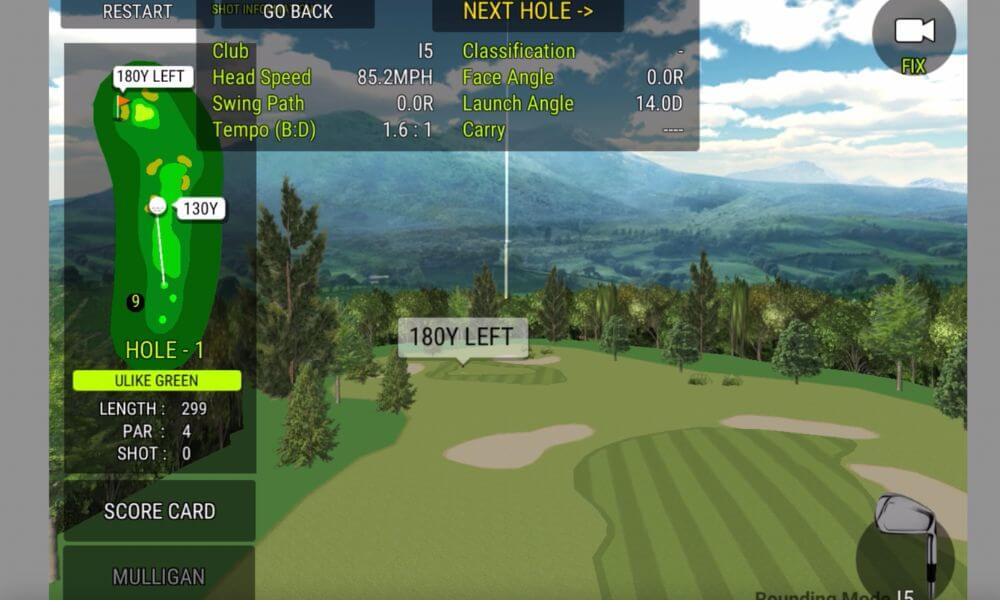This screenshot has width=1000, height=600.
Task: Select GO BACK to return
Action: coord(298,12)
